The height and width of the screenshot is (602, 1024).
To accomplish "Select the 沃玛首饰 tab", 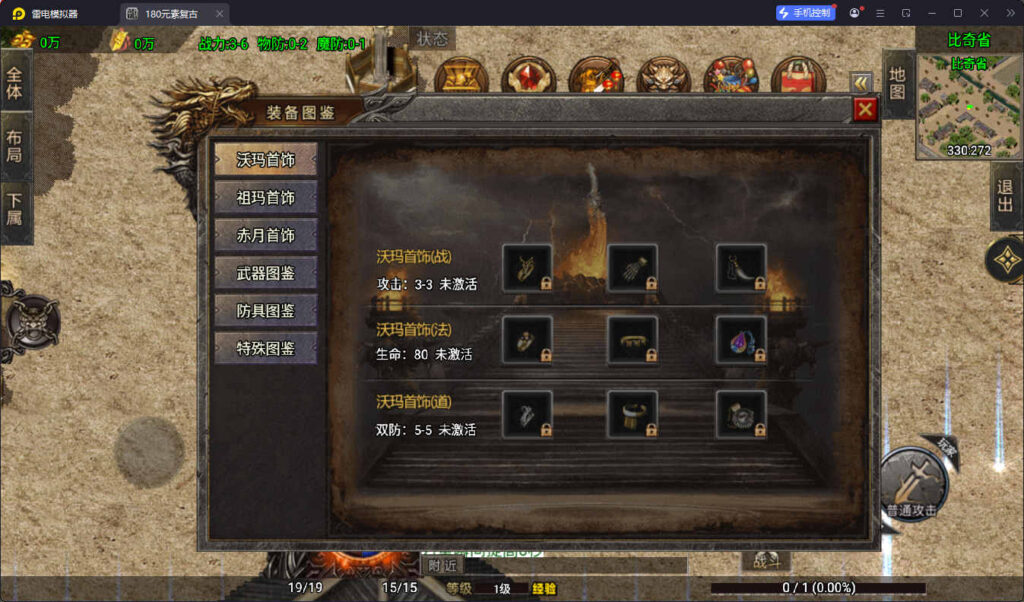I will tap(266, 160).
